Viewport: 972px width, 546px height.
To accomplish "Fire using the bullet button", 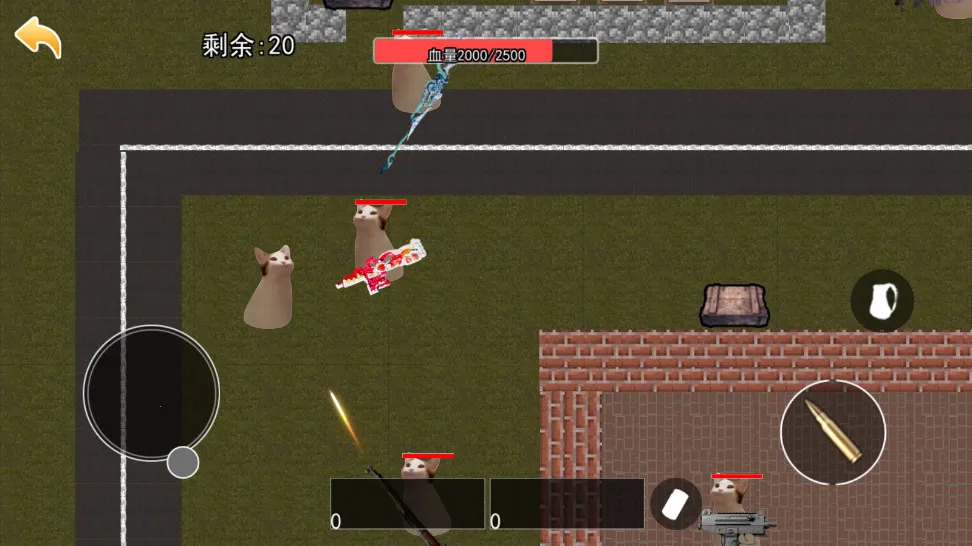I will pos(832,432).
